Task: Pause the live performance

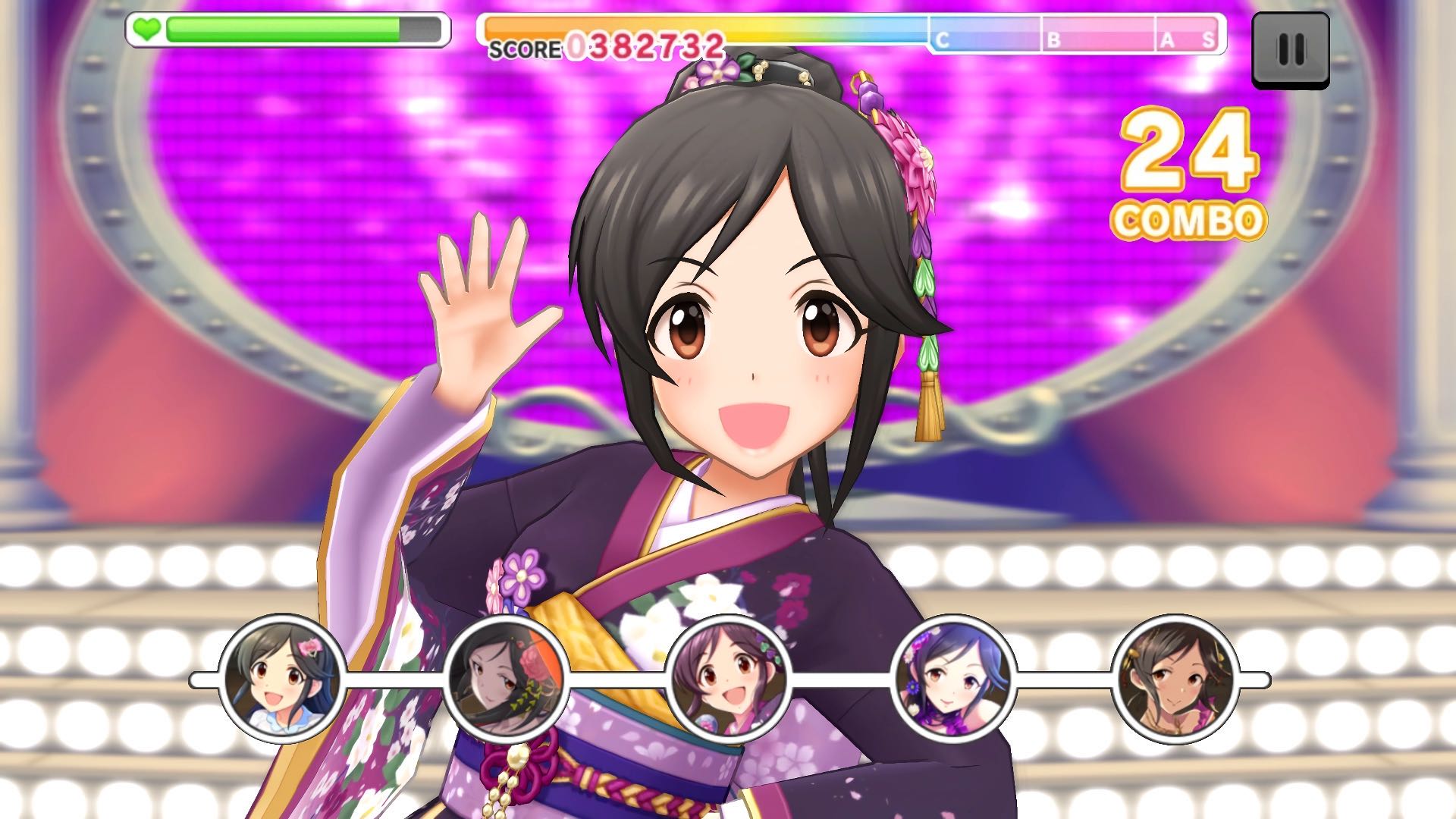Action: 1290,50
